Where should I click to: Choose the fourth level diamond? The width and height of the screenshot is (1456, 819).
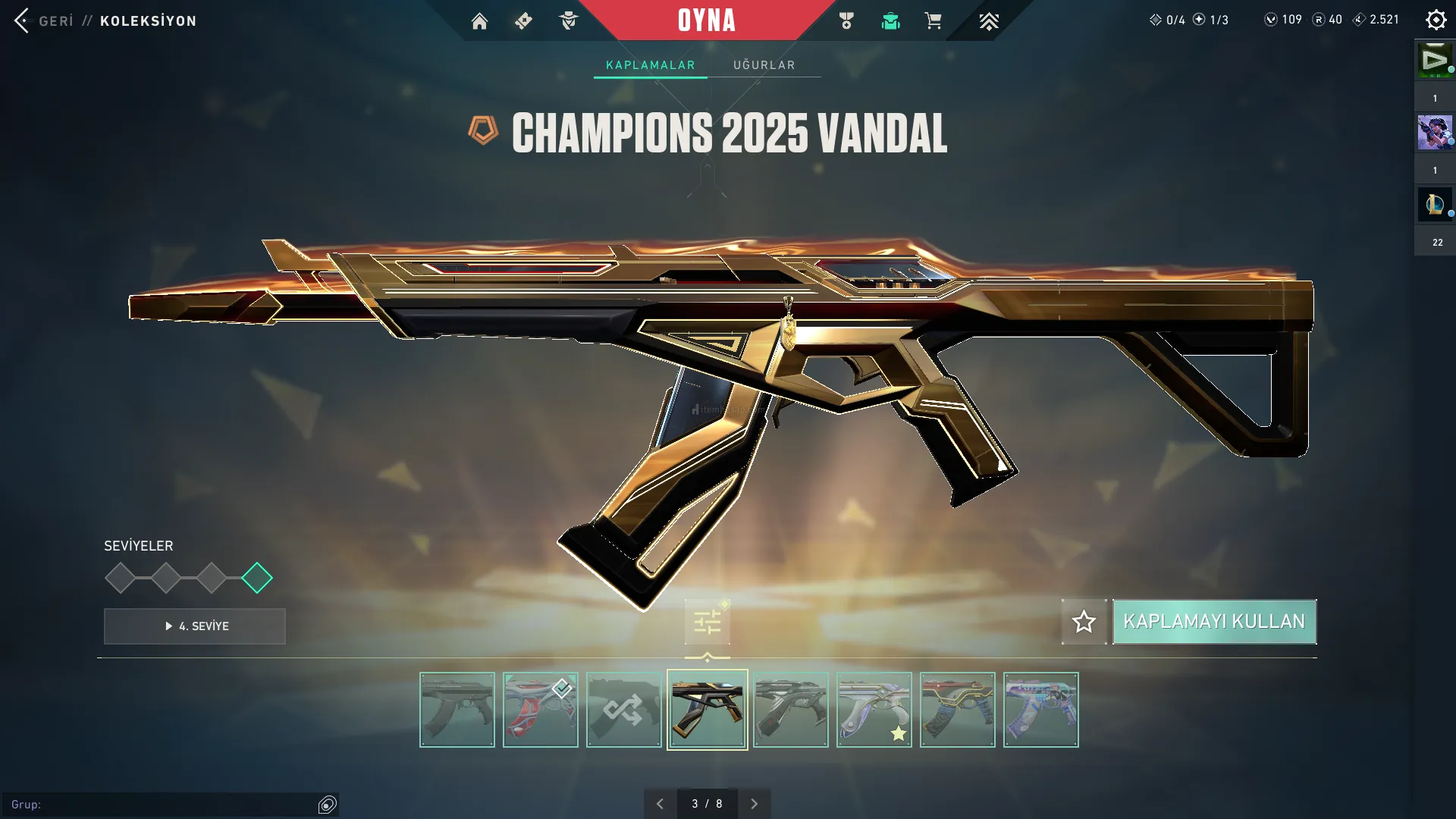(257, 578)
